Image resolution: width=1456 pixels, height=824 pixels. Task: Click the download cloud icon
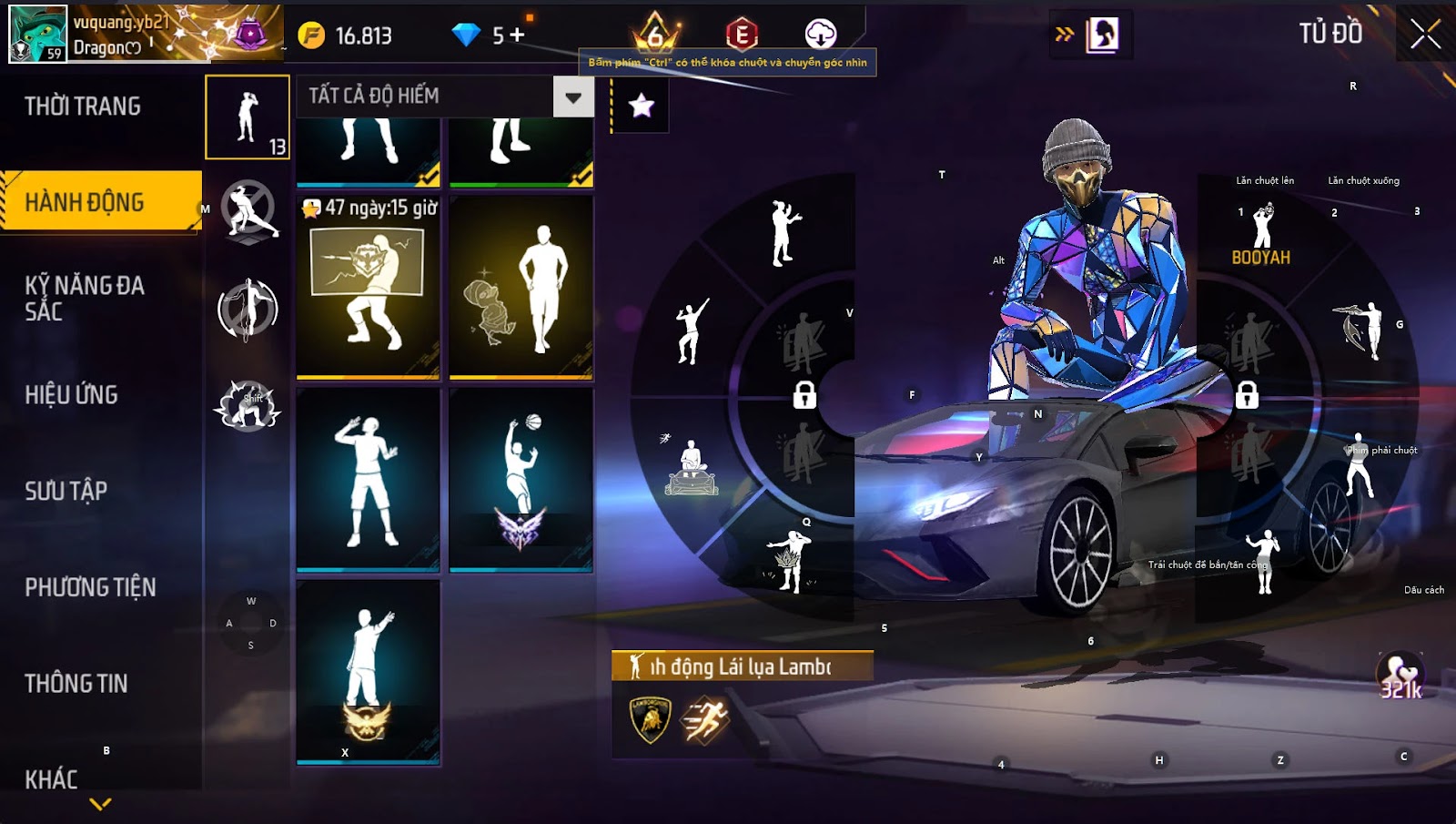(820, 35)
